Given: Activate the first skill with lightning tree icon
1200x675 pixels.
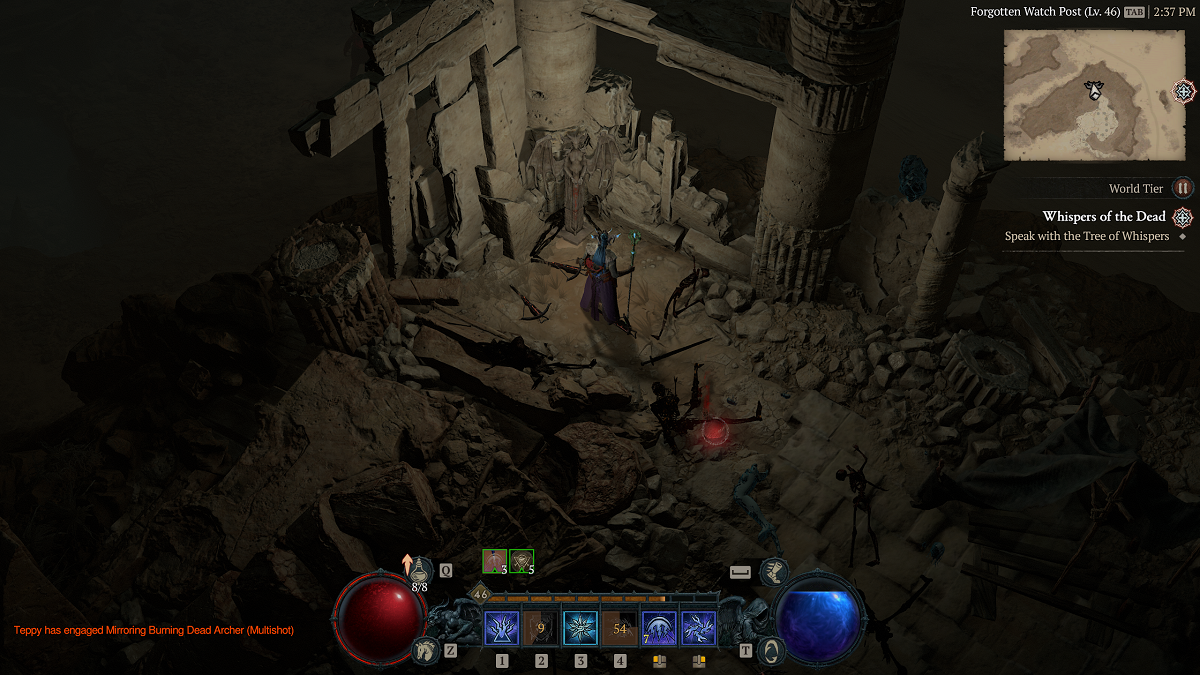Looking at the screenshot, I should click(x=501, y=629).
